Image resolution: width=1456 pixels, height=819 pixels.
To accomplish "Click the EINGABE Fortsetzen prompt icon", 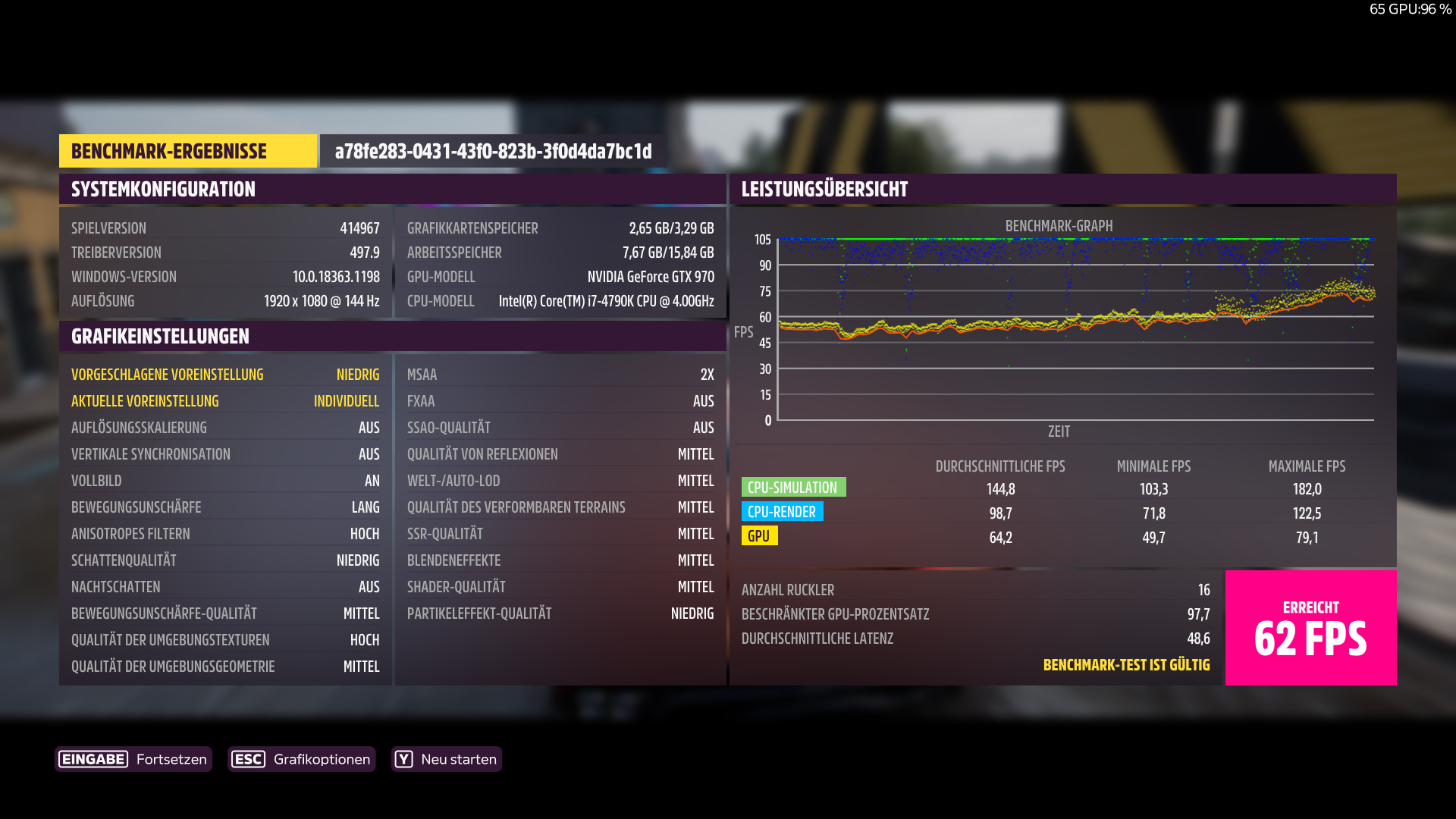I will (92, 758).
